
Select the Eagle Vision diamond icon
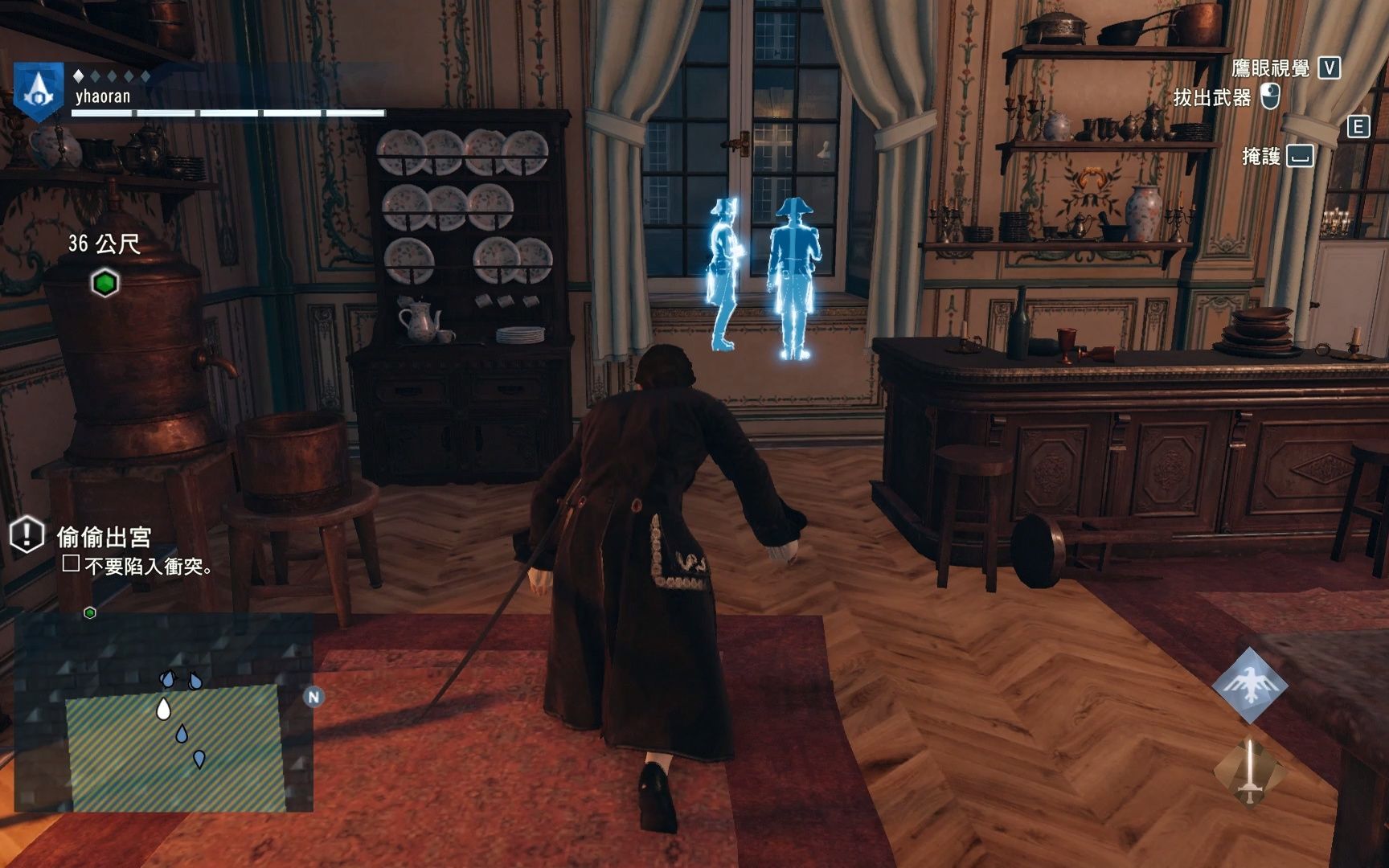1250,686
